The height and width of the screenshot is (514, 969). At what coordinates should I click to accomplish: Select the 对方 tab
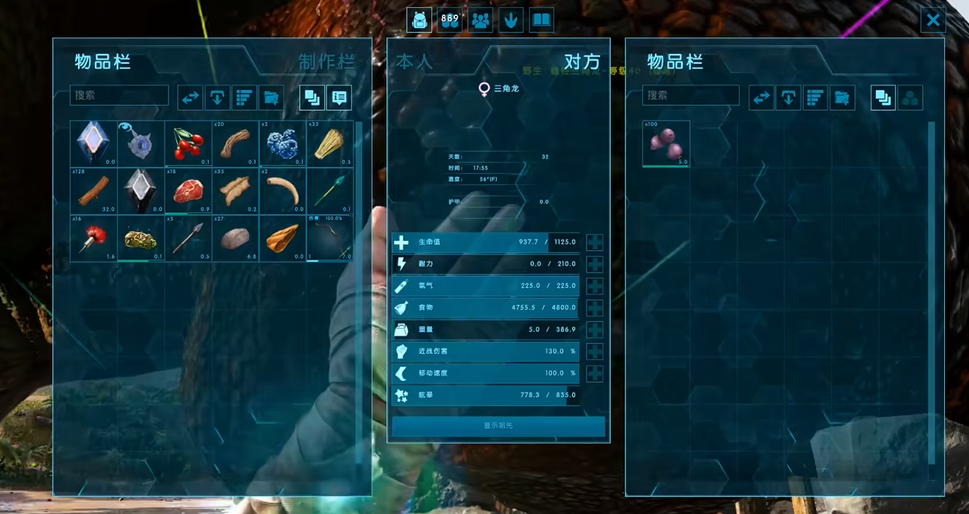pos(581,62)
